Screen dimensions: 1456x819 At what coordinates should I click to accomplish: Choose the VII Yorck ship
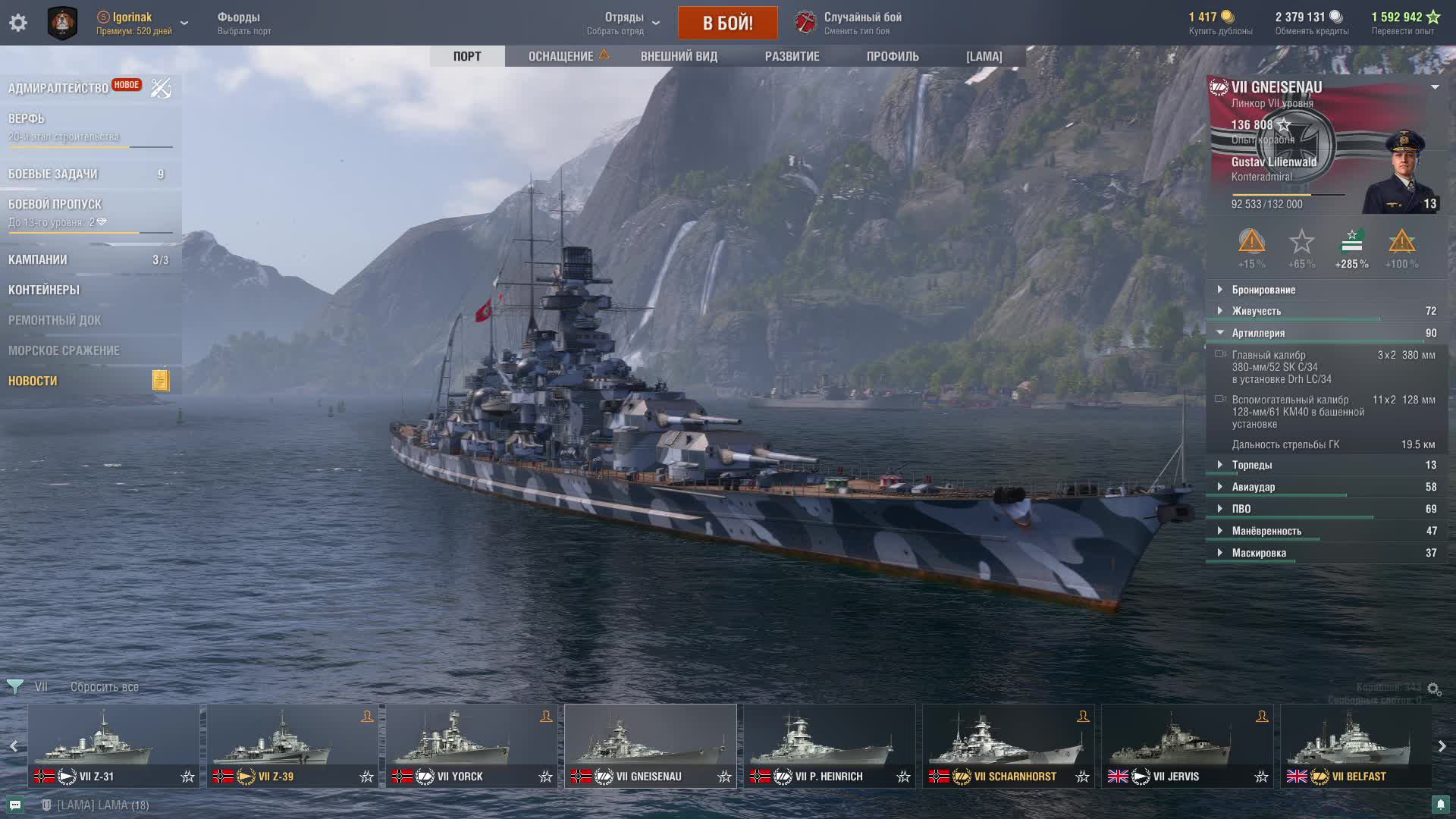click(x=471, y=745)
